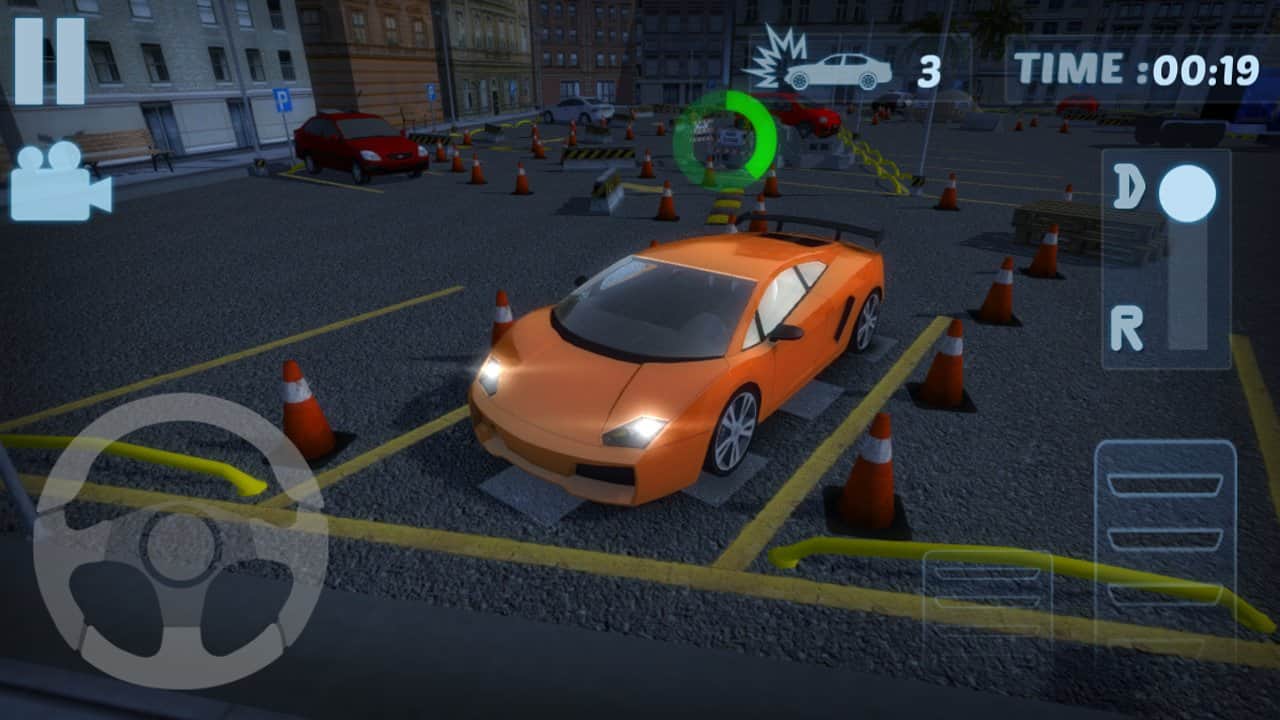This screenshot has width=1280, height=720.
Task: Select the Drive (D) gear
Action: click(x=1129, y=187)
